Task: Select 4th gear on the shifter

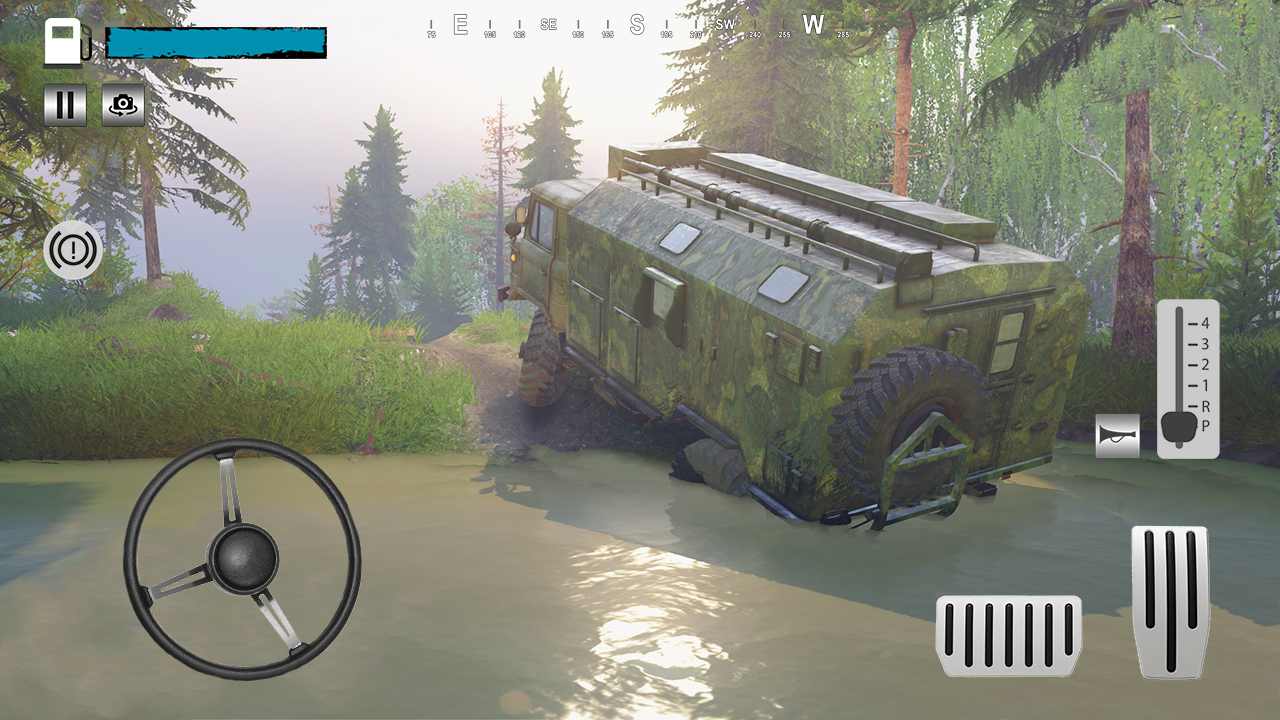Action: click(1205, 323)
